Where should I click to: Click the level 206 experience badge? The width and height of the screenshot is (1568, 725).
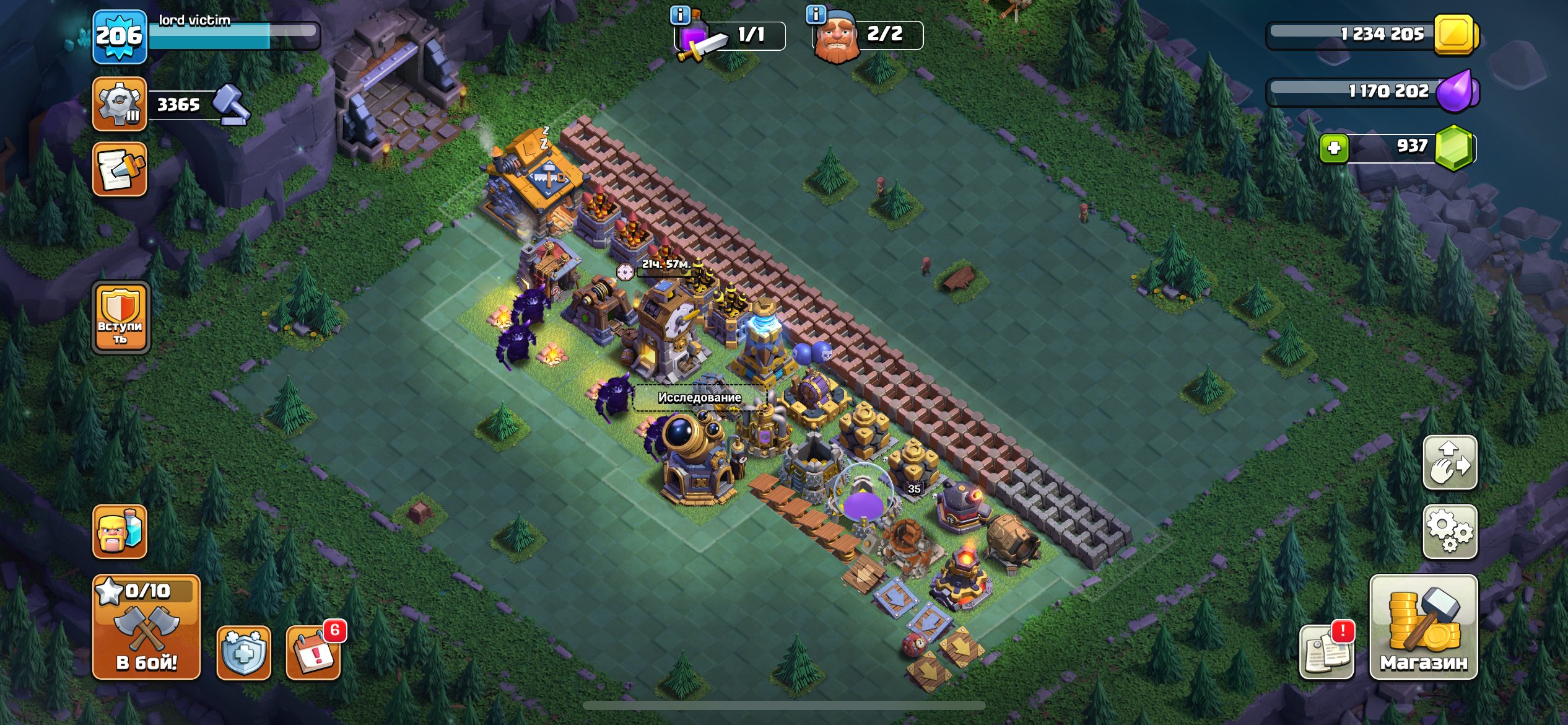120,35
